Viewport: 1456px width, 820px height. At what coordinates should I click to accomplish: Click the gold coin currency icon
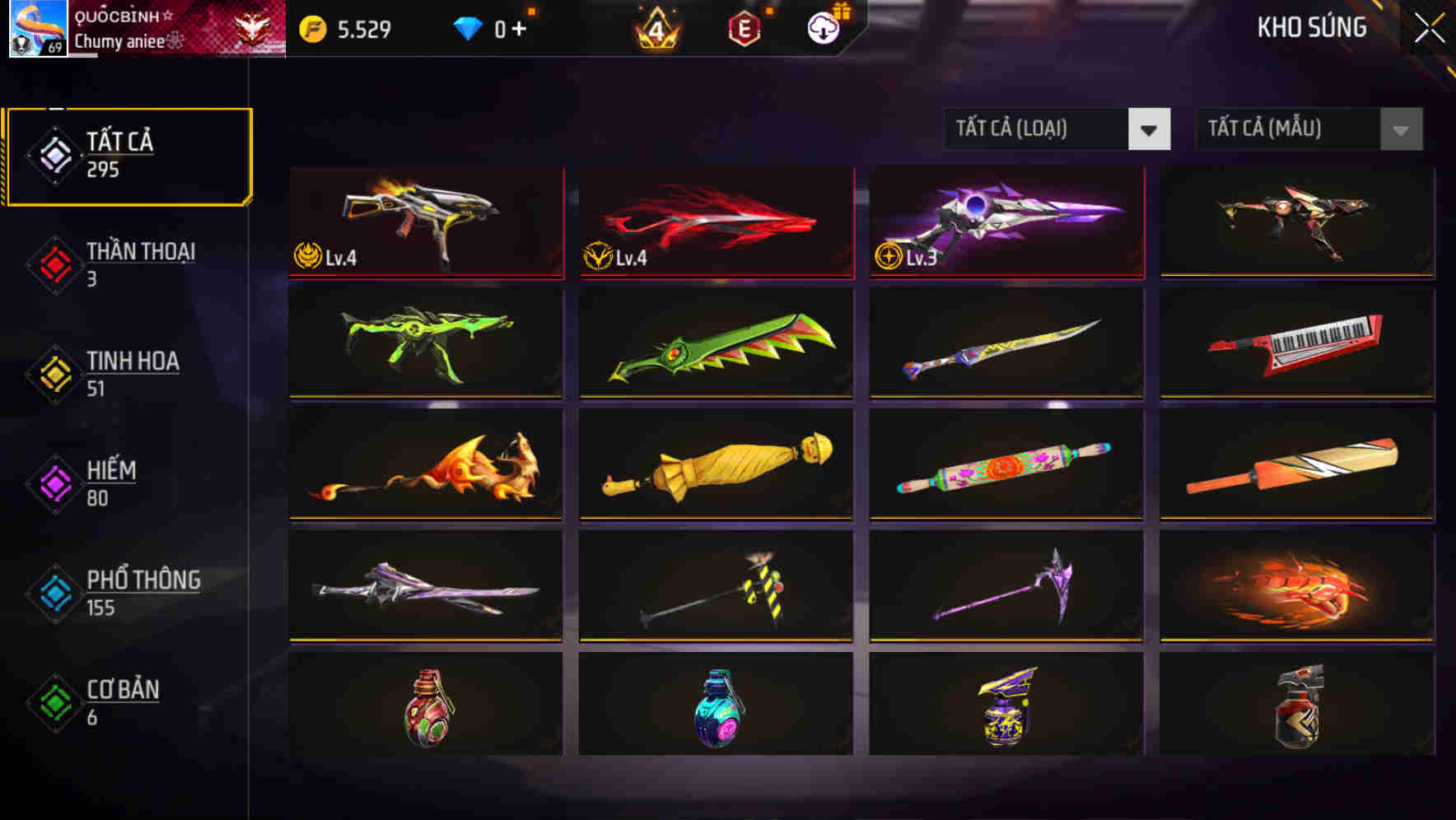(x=311, y=27)
